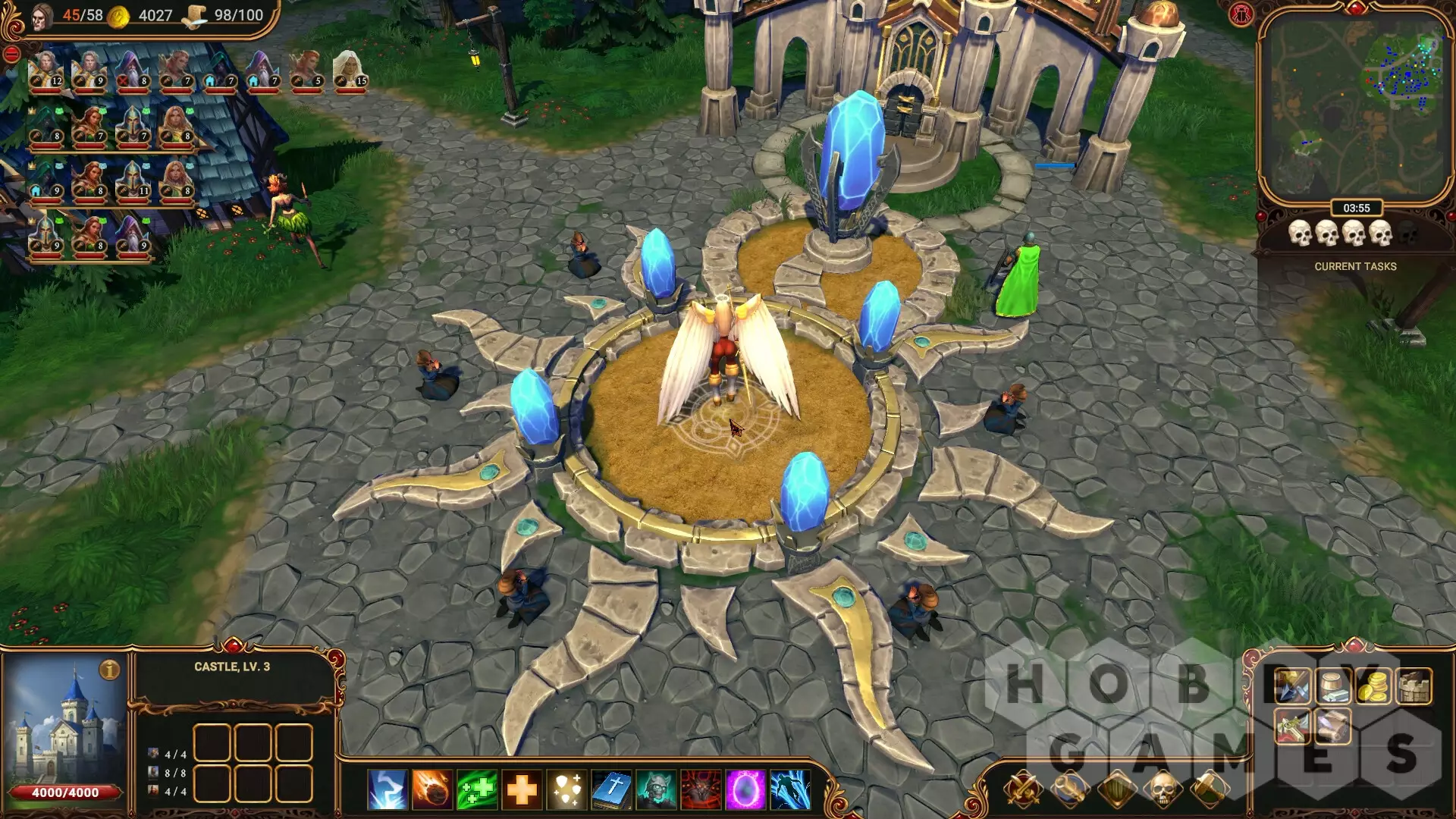The width and height of the screenshot is (1456, 819).
Task: Select the skull command button
Action: point(1162,789)
